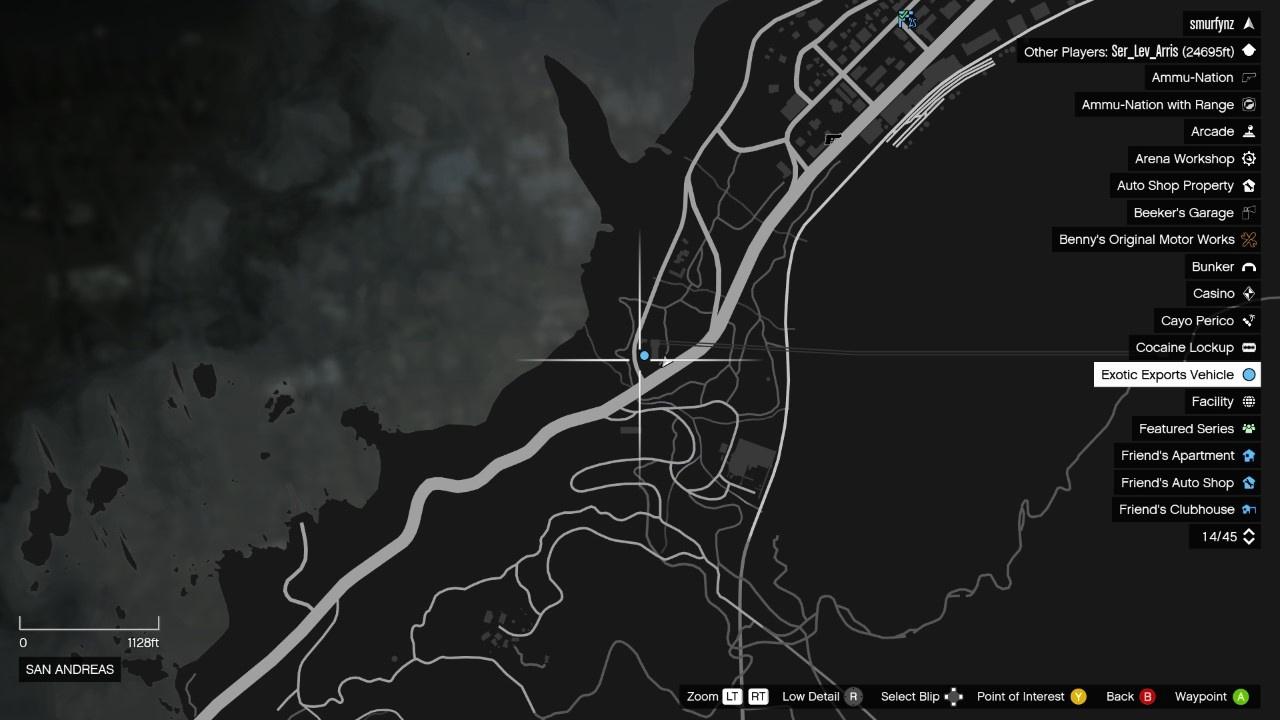Image resolution: width=1280 pixels, height=720 pixels.
Task: Select Friend's Auto Shop legend entry
Action: click(x=1186, y=483)
